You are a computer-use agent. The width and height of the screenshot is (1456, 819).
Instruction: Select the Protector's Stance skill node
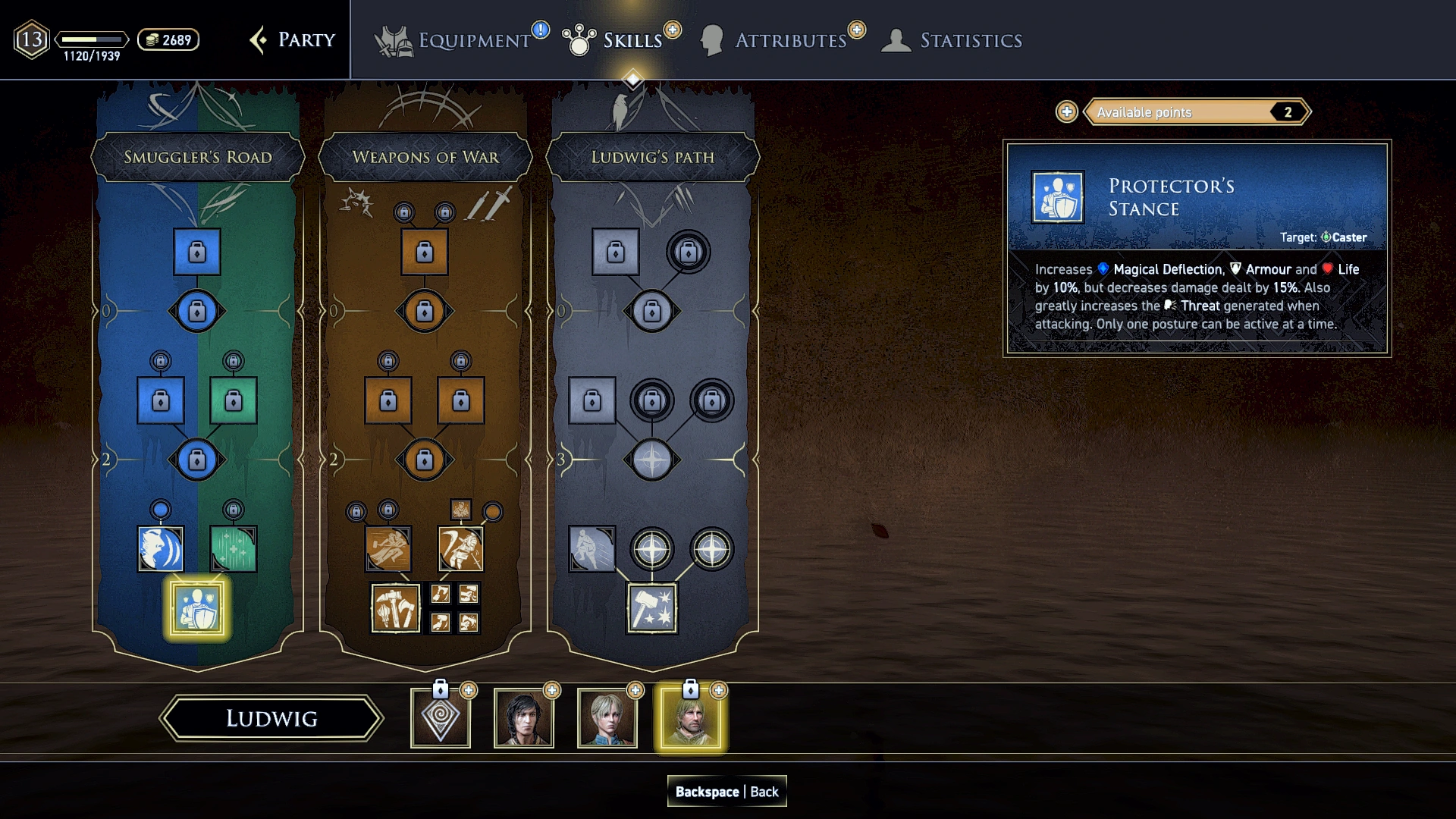coord(197,608)
